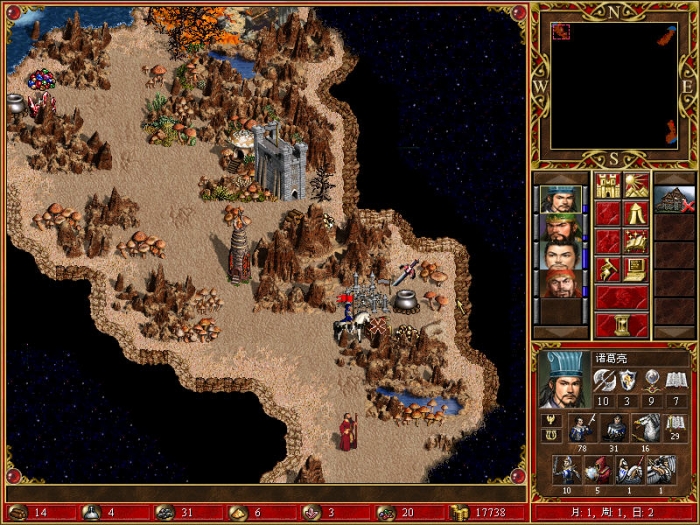The height and width of the screenshot is (525, 700).
Task: Open the spellbook cast spell button
Action: 637,241
